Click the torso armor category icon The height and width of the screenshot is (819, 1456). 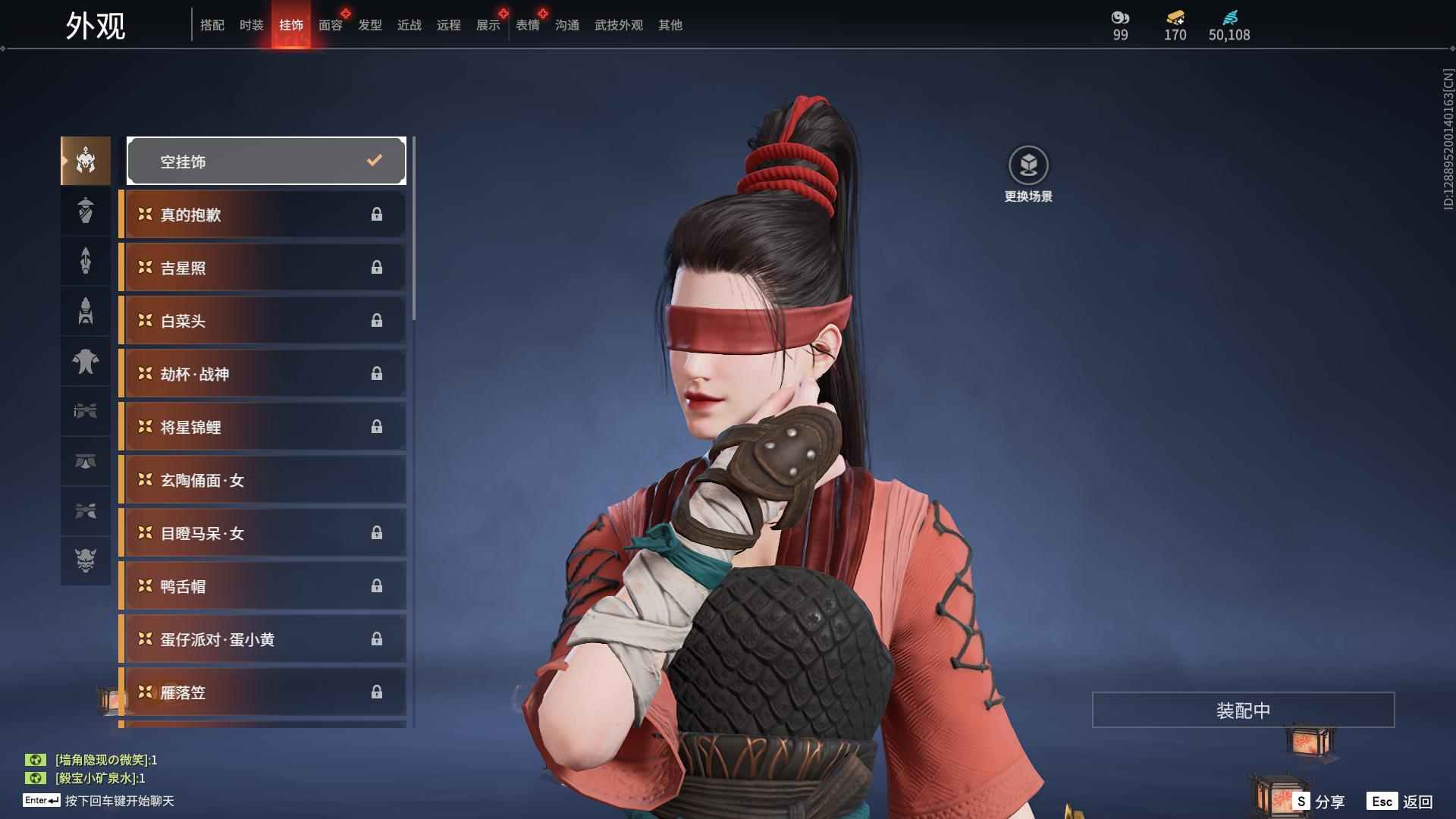pyautogui.click(x=85, y=362)
